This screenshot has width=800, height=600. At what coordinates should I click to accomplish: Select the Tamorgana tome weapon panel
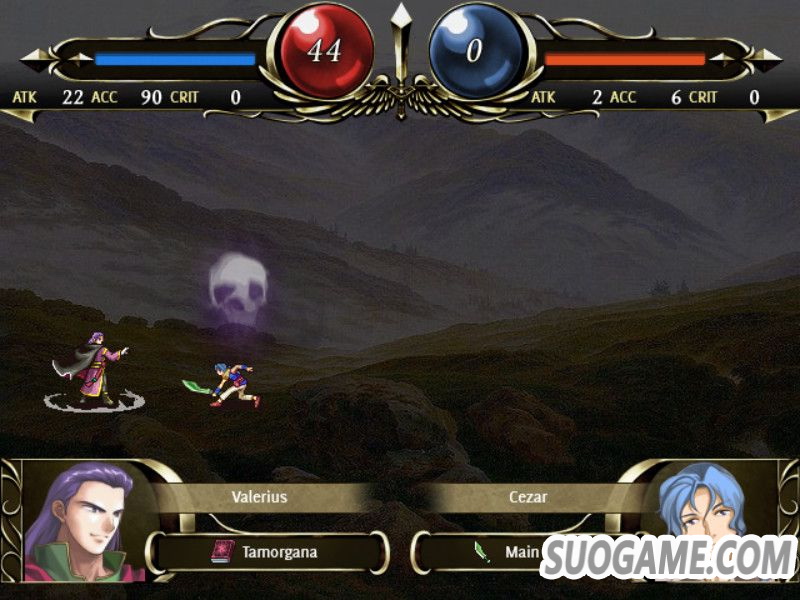[x=268, y=551]
